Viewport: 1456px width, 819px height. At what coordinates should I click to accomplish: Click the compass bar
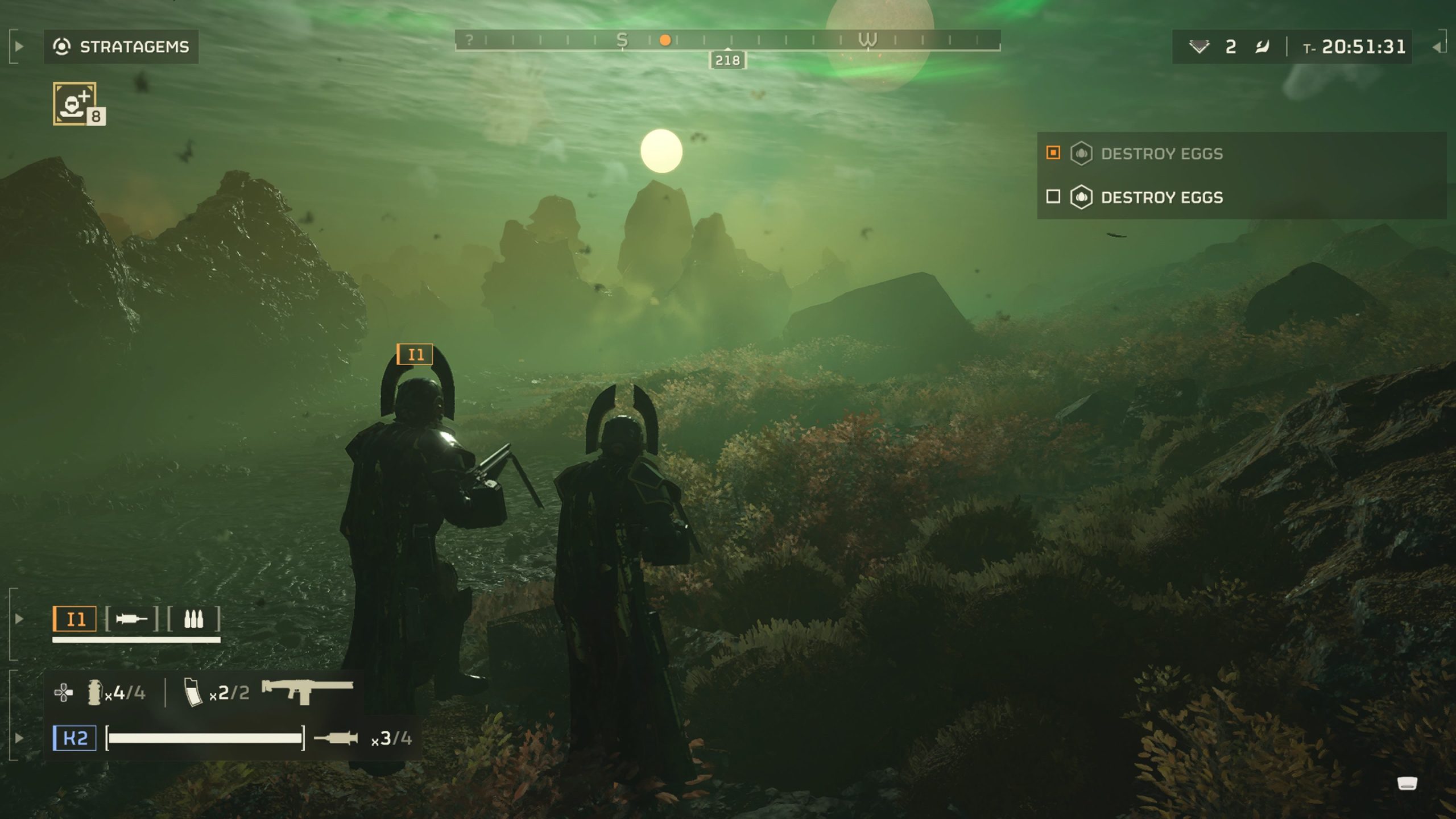pyautogui.click(x=727, y=40)
